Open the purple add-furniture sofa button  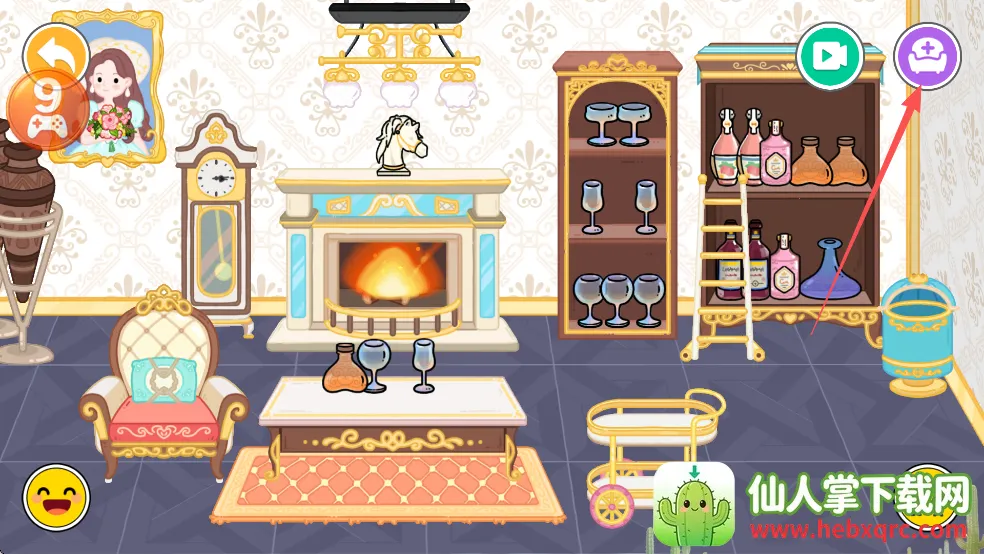click(927, 56)
